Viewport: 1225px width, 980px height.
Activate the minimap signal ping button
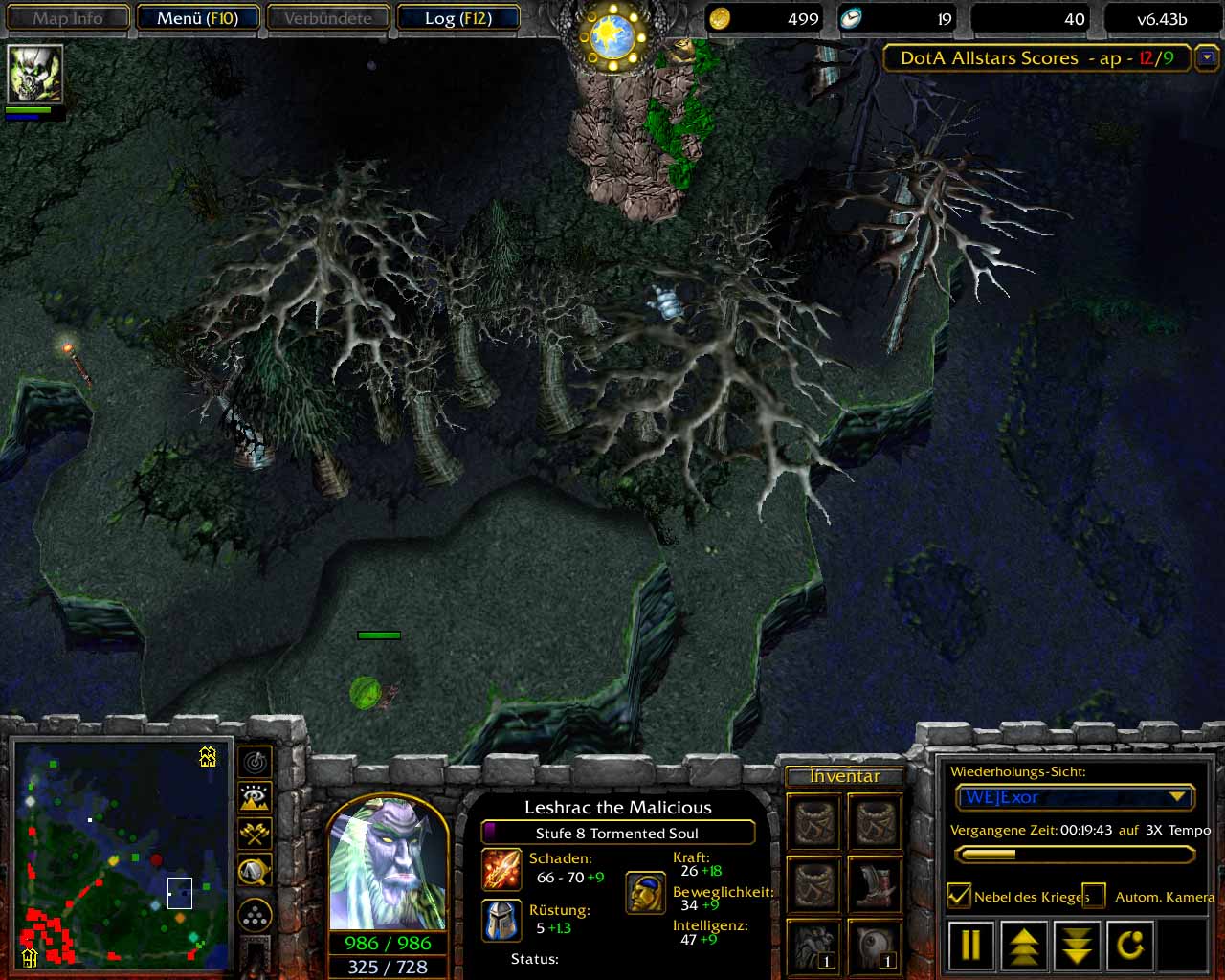click(255, 763)
